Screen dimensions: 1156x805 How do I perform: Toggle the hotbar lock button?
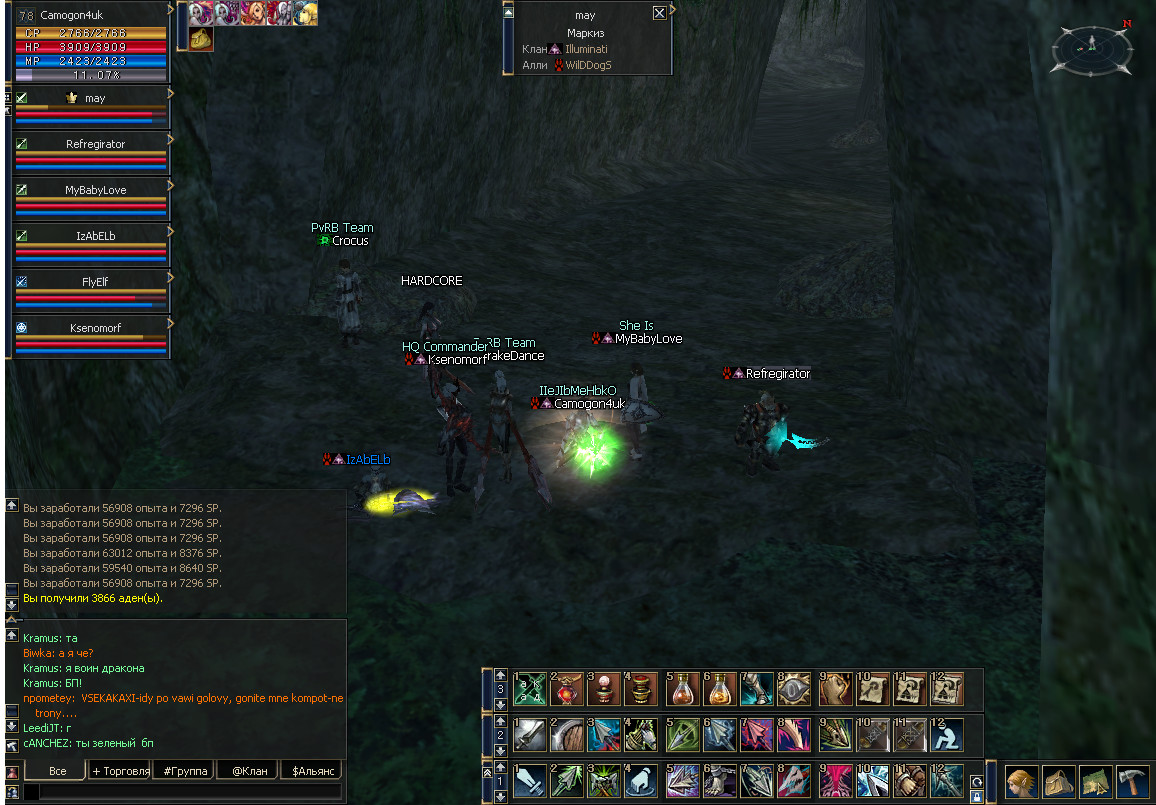click(x=976, y=796)
